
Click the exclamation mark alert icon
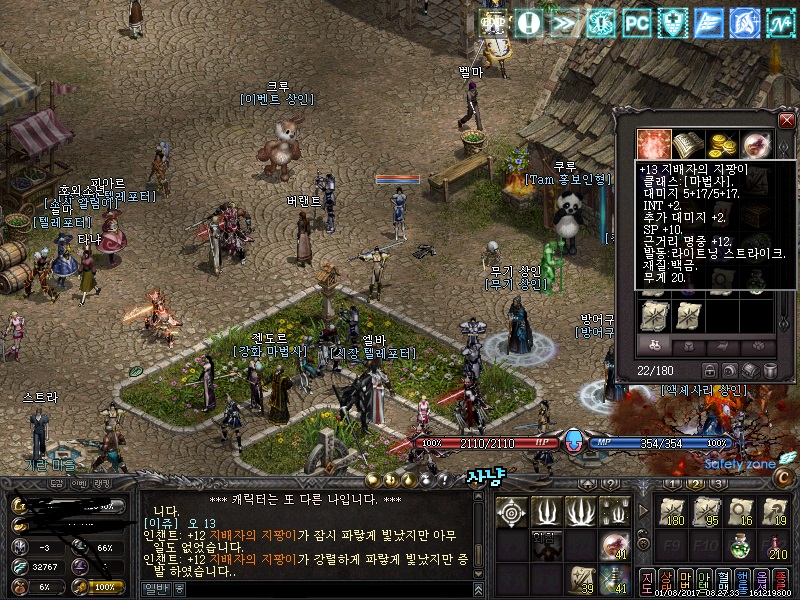coord(529,23)
